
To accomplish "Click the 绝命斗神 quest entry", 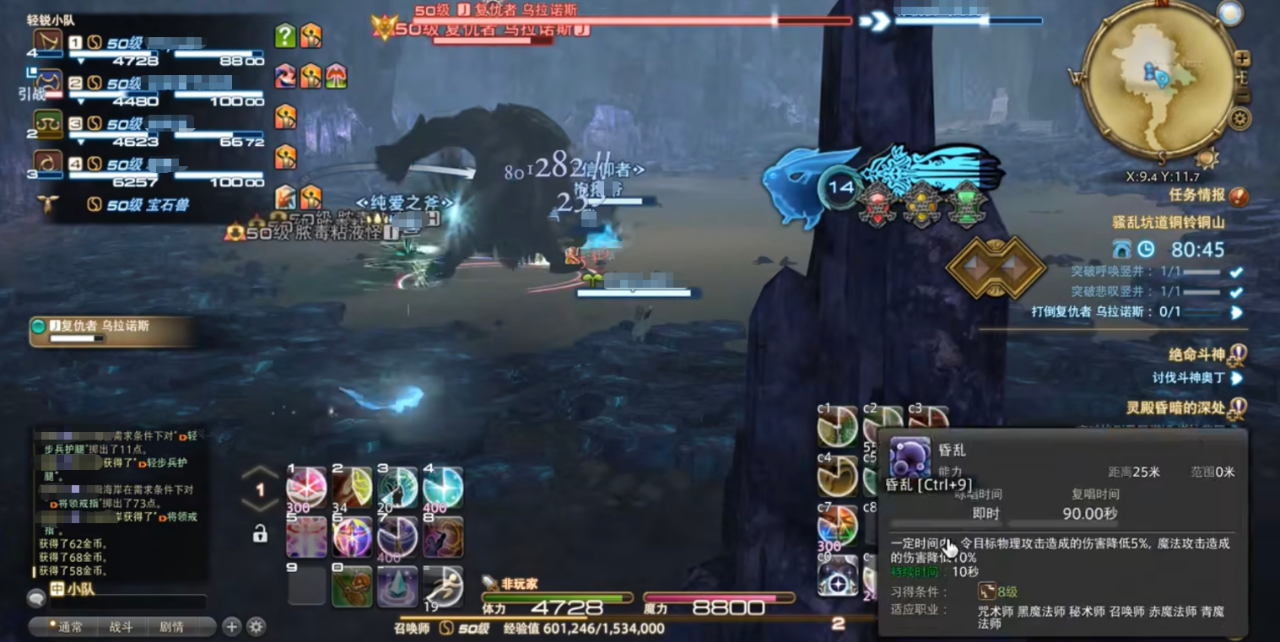I will click(x=1197, y=354).
